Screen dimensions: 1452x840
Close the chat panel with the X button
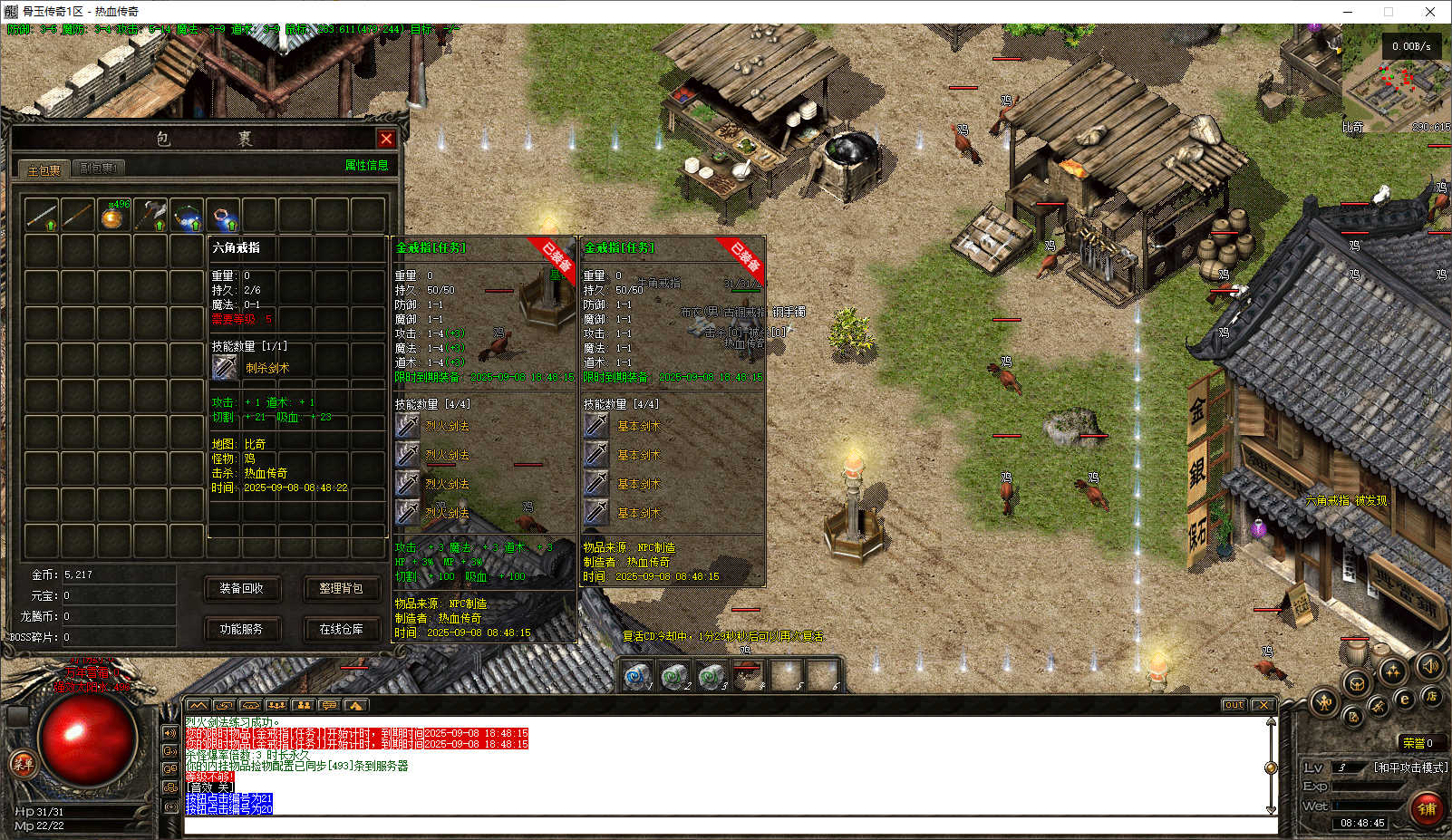(1263, 705)
